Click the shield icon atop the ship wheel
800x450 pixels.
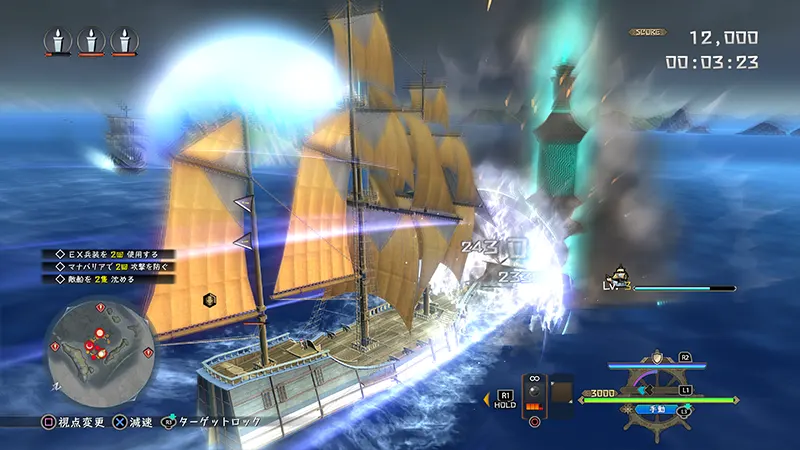point(656,357)
